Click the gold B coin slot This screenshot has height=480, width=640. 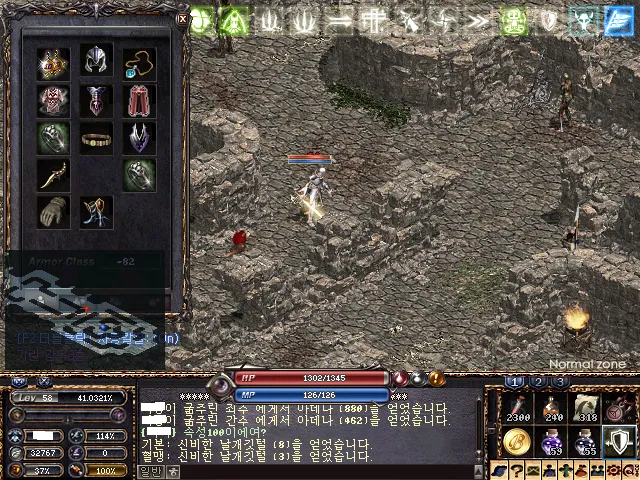[517, 440]
